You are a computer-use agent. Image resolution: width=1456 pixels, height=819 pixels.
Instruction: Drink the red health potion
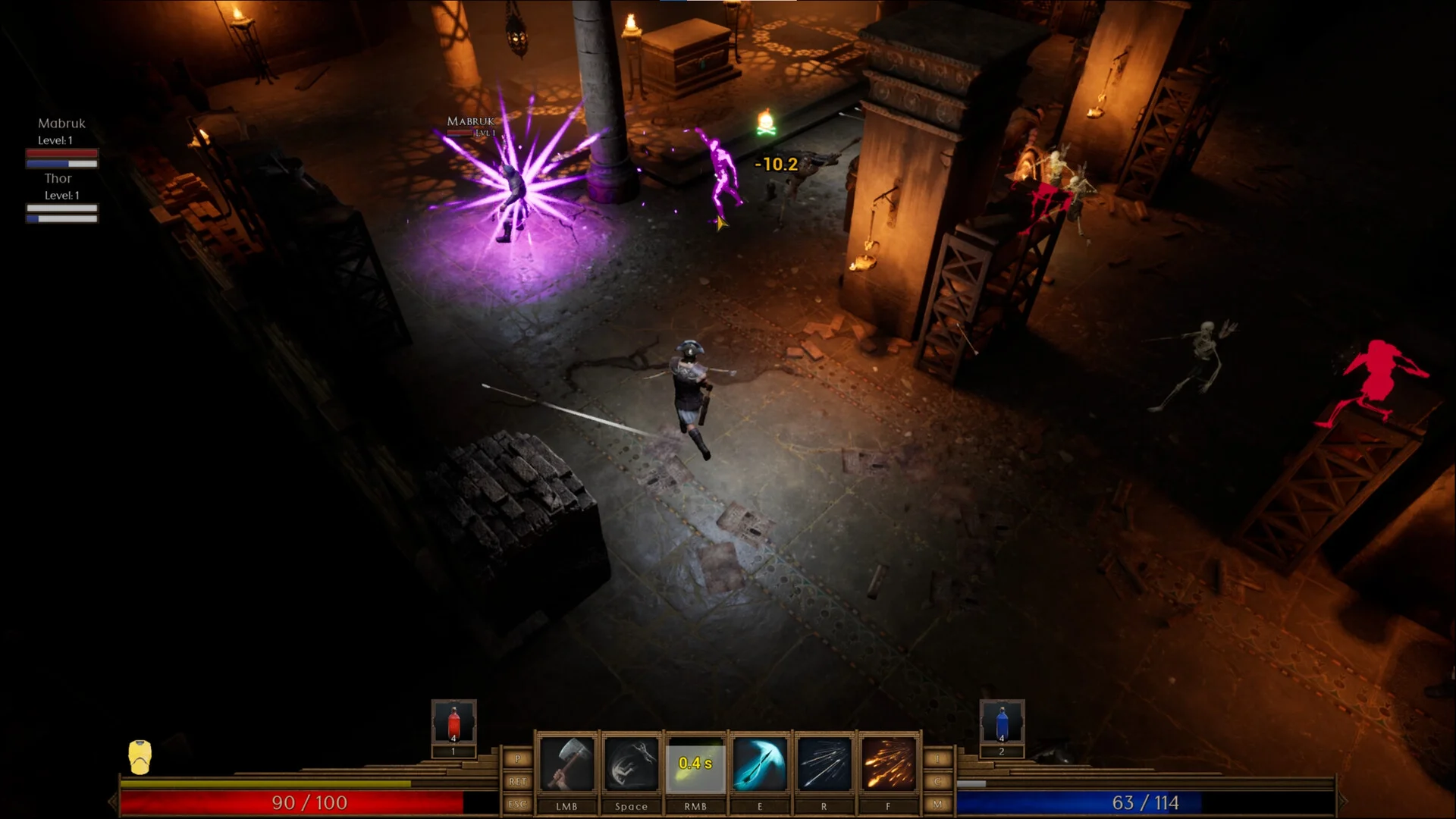[453, 723]
